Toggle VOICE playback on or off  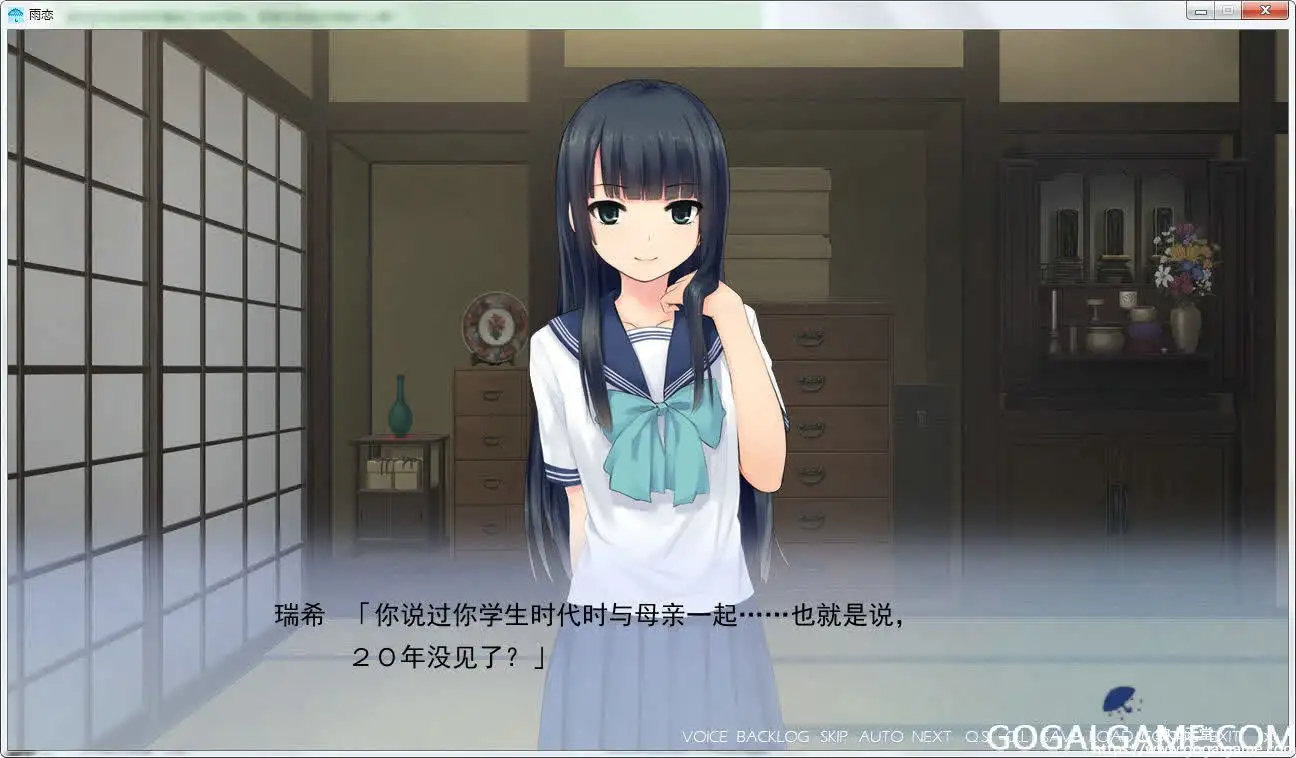(706, 737)
